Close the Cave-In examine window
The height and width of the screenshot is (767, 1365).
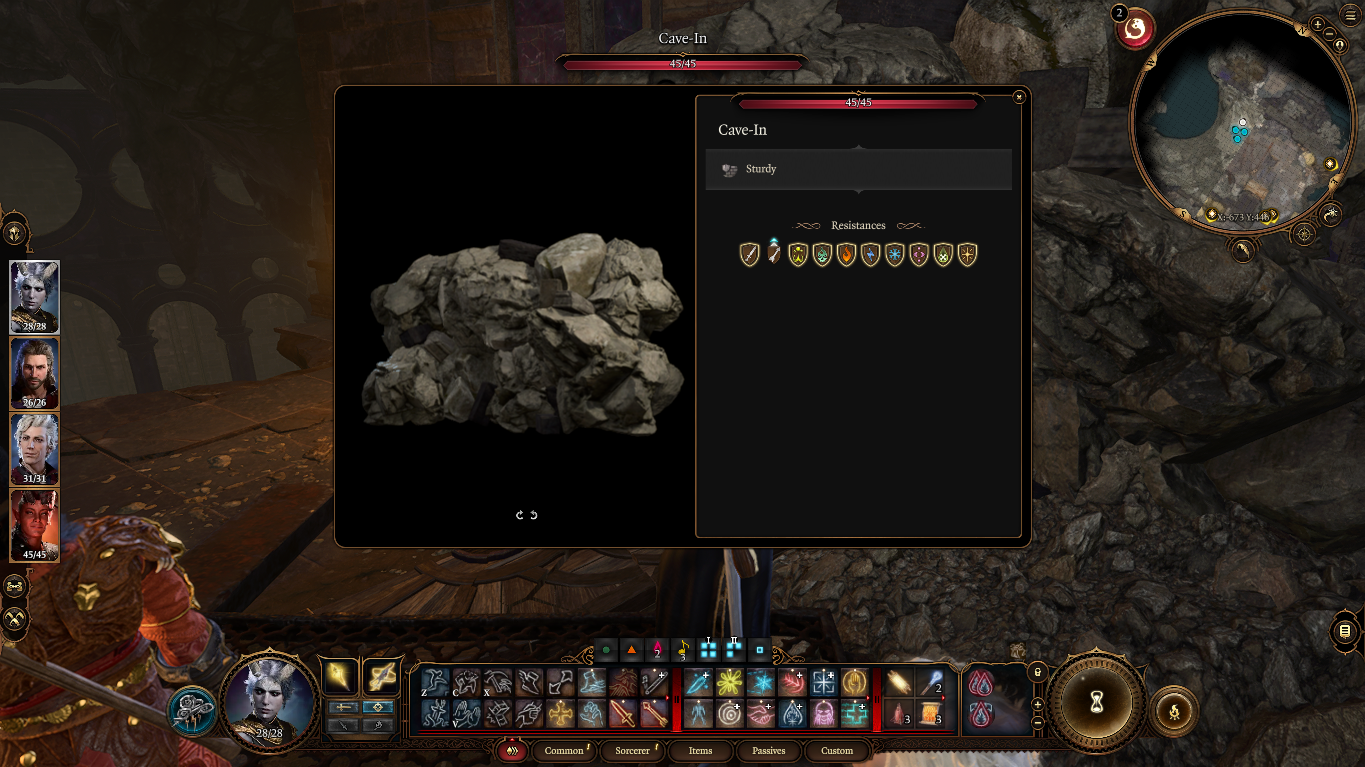click(1018, 97)
